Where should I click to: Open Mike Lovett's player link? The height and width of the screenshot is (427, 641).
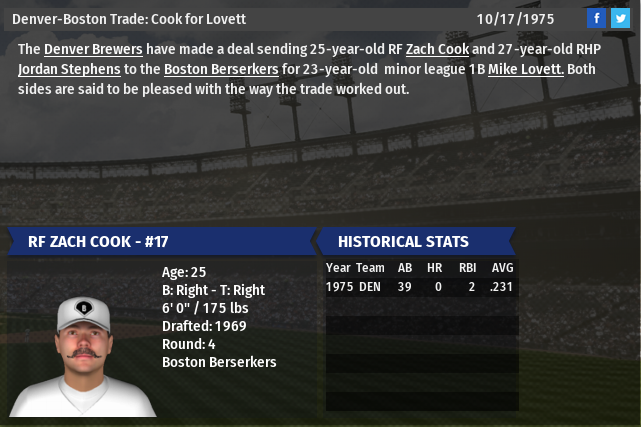tap(526, 69)
